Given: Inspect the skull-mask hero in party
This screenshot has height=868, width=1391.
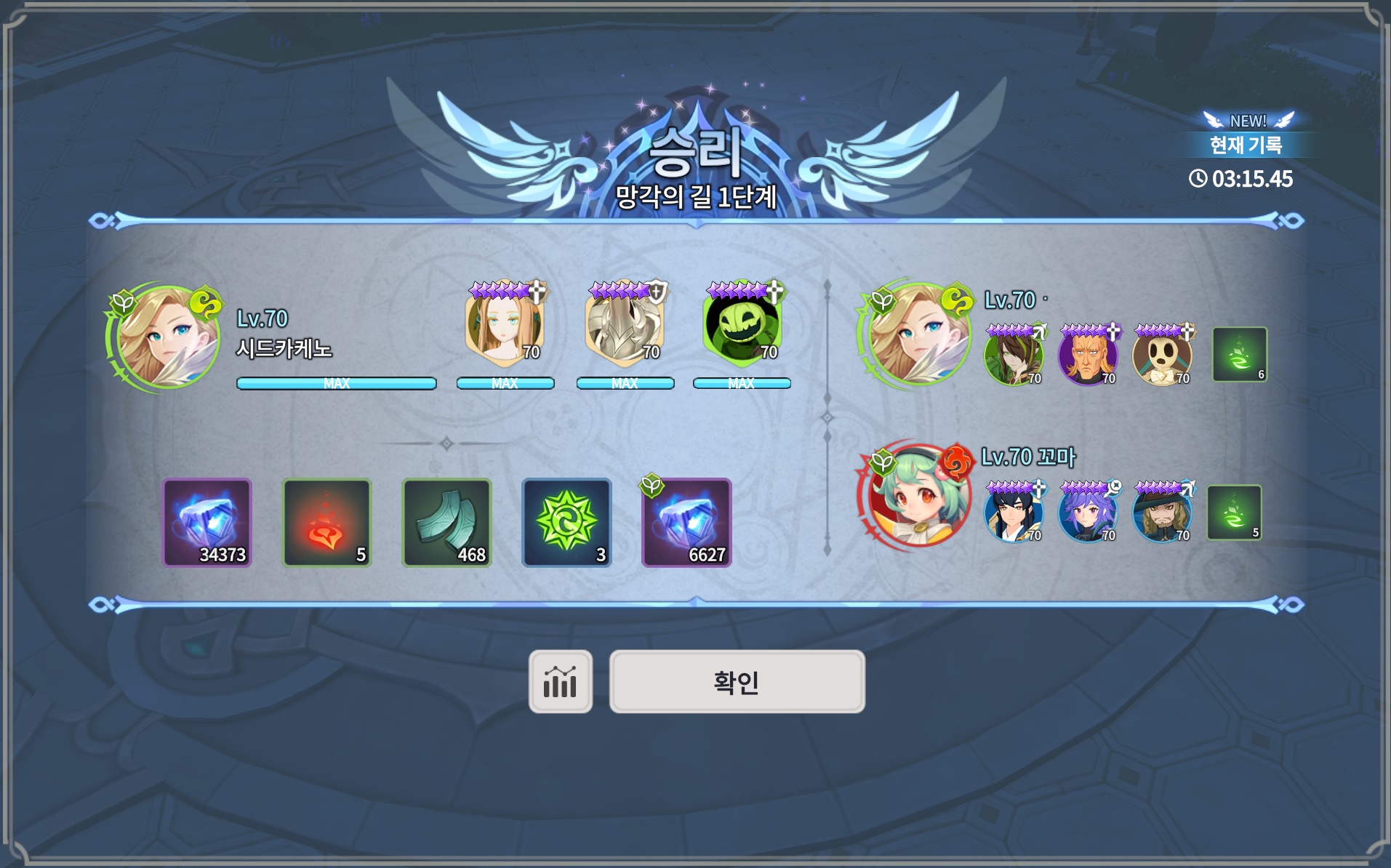Looking at the screenshot, I should point(1163,356).
